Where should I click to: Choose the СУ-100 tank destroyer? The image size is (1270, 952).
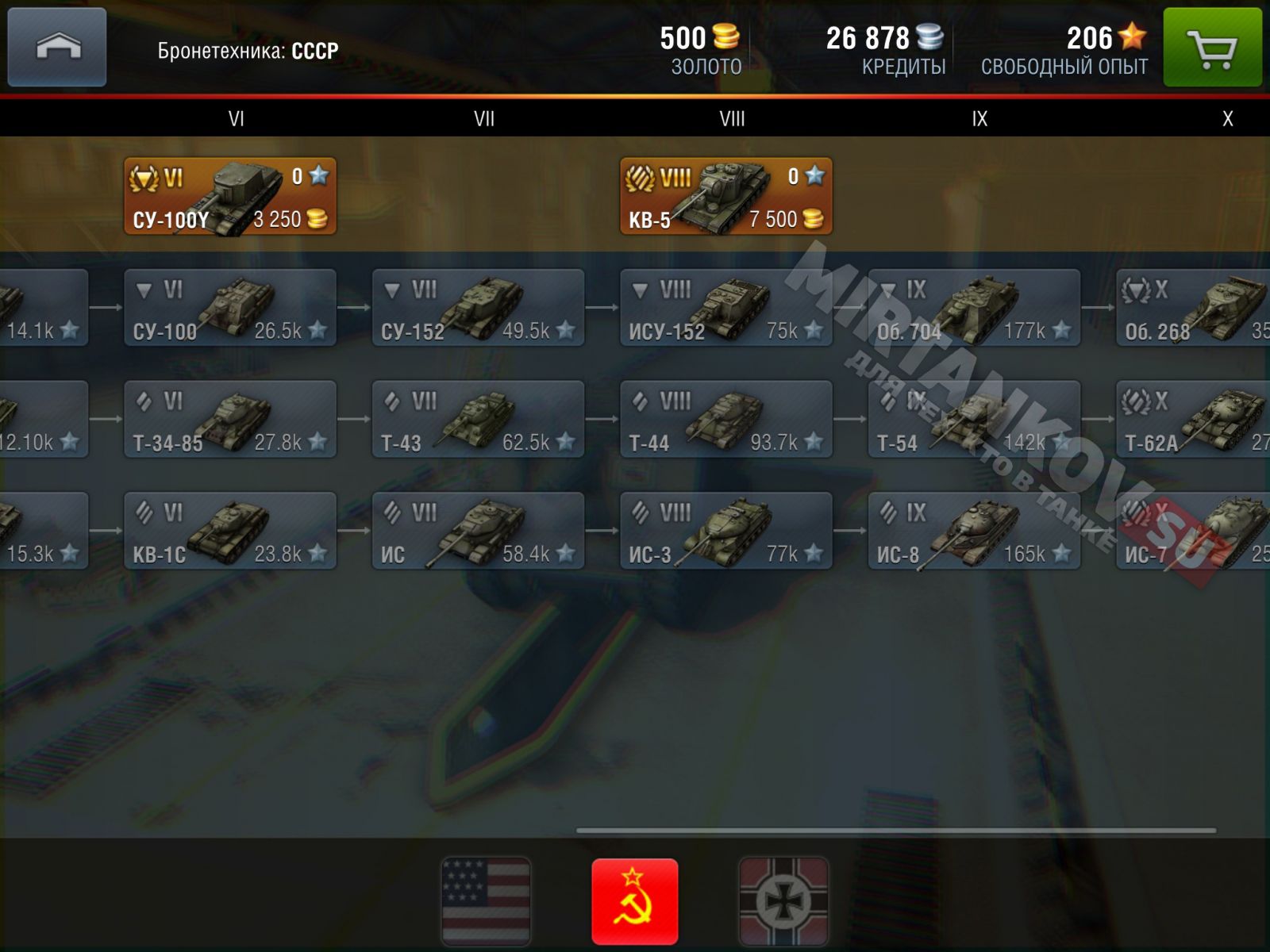(x=230, y=308)
